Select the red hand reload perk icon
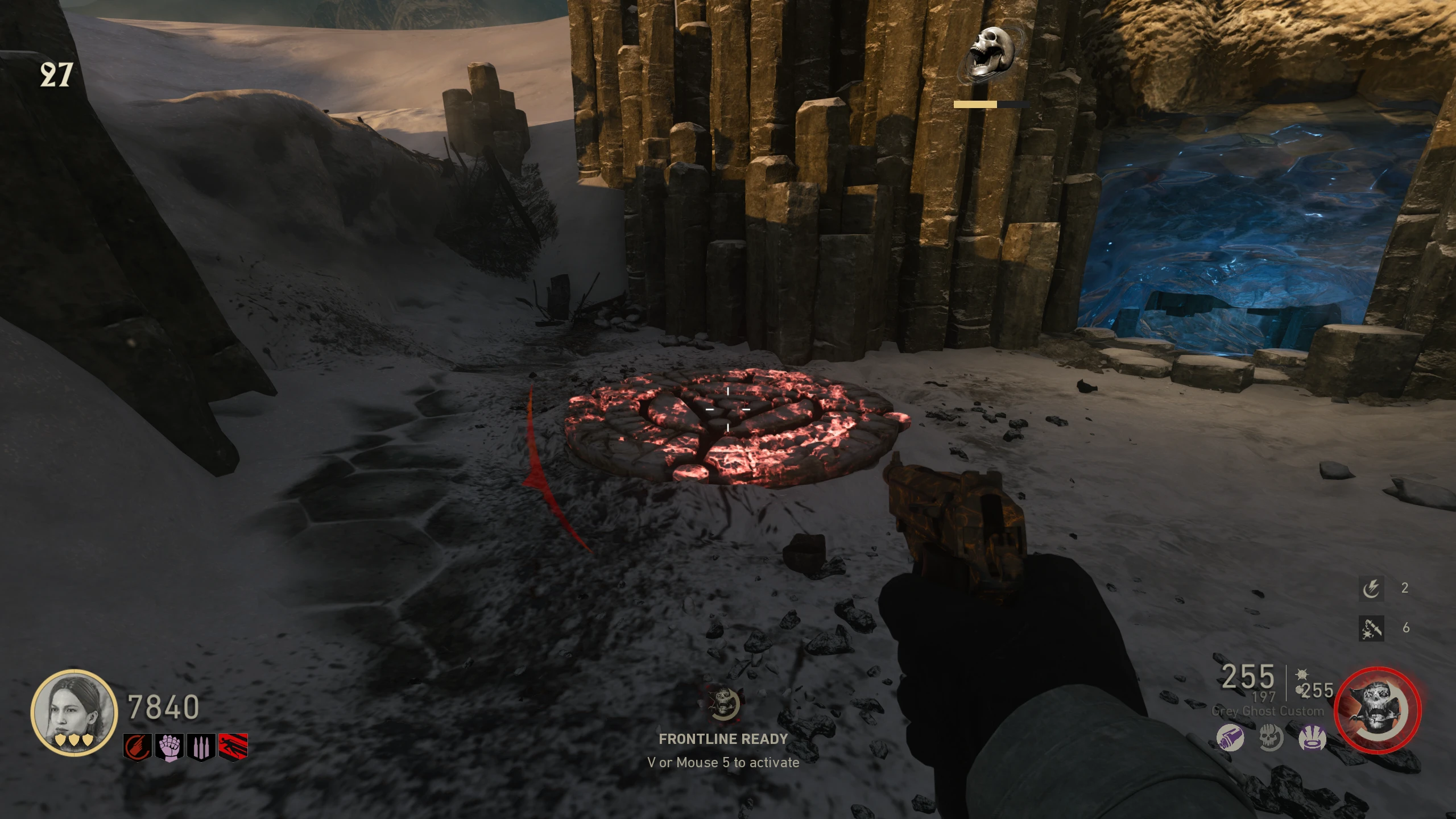 tap(138, 747)
